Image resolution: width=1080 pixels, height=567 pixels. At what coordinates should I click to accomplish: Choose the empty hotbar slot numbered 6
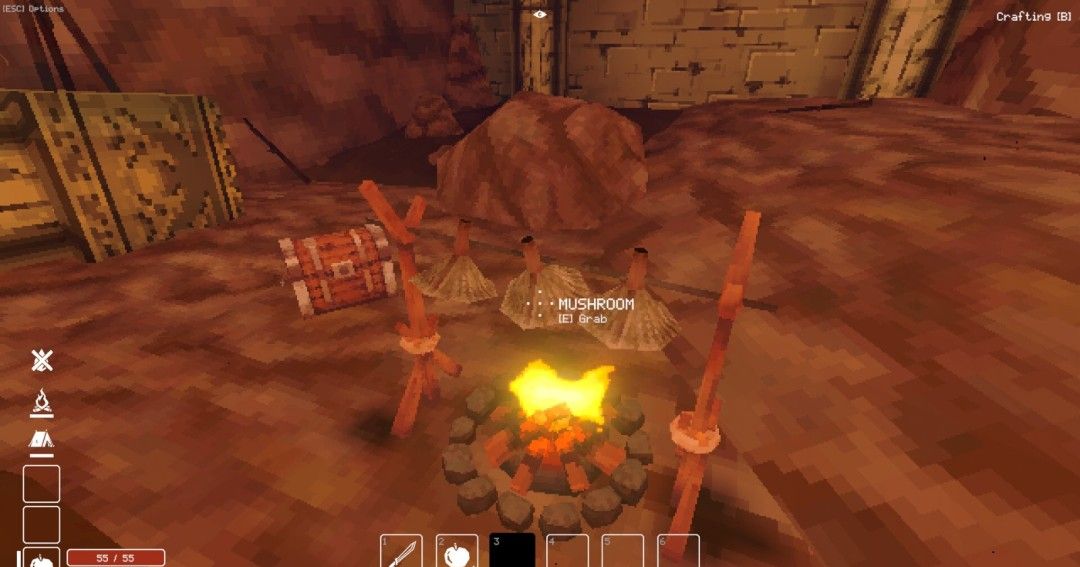click(678, 552)
